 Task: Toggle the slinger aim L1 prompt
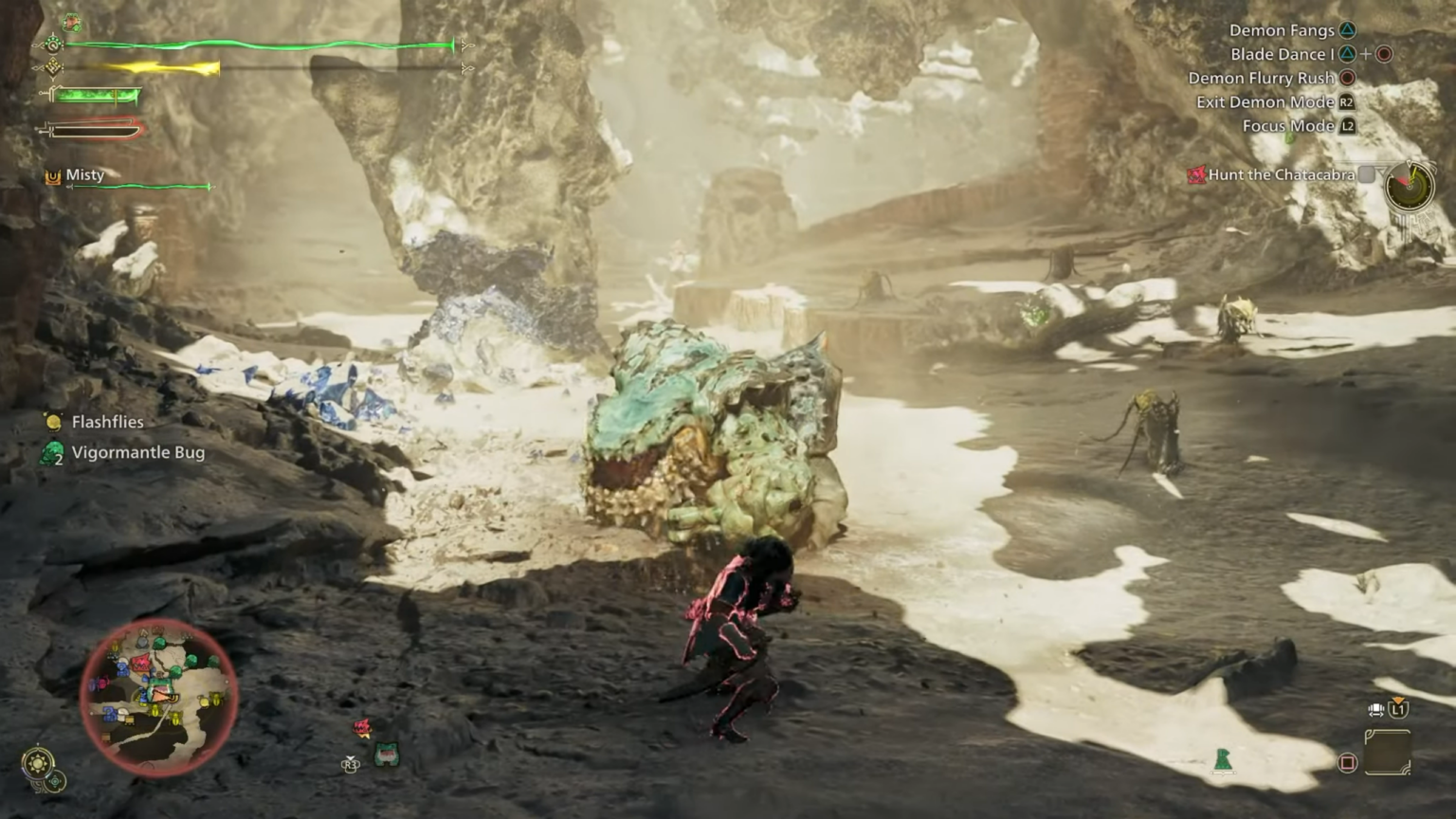coord(1398,709)
